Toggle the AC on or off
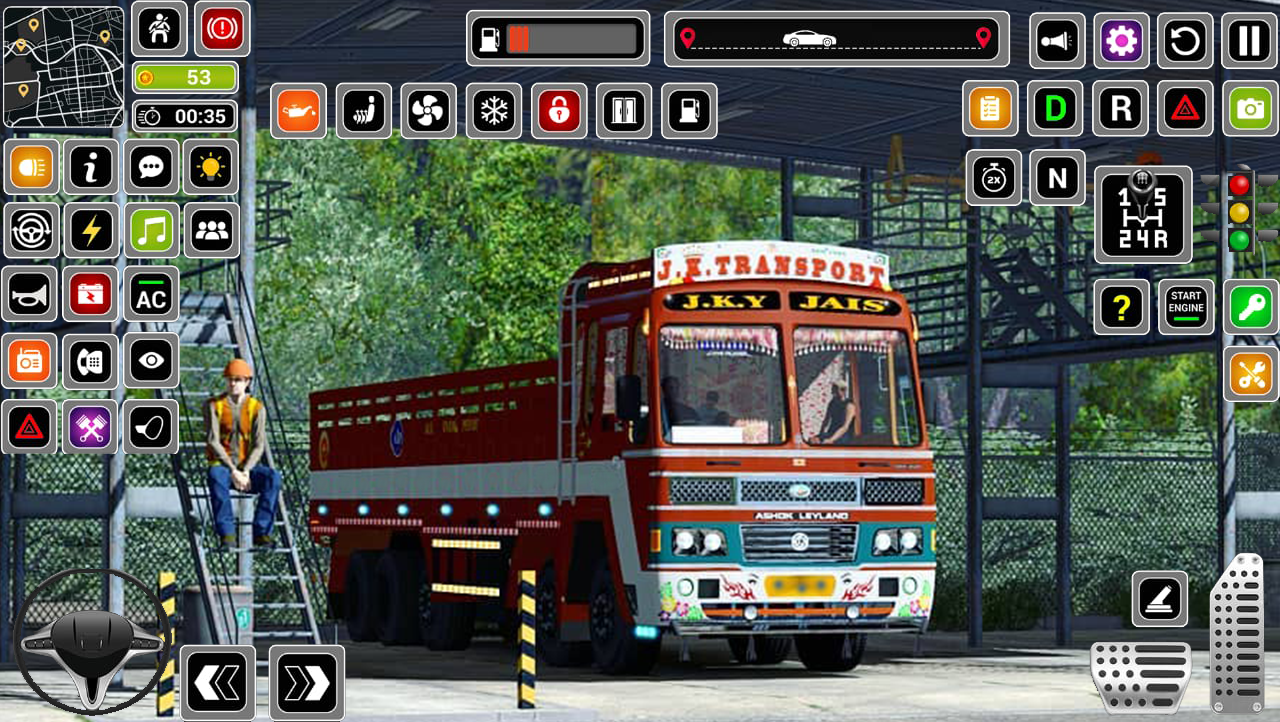 click(x=151, y=295)
